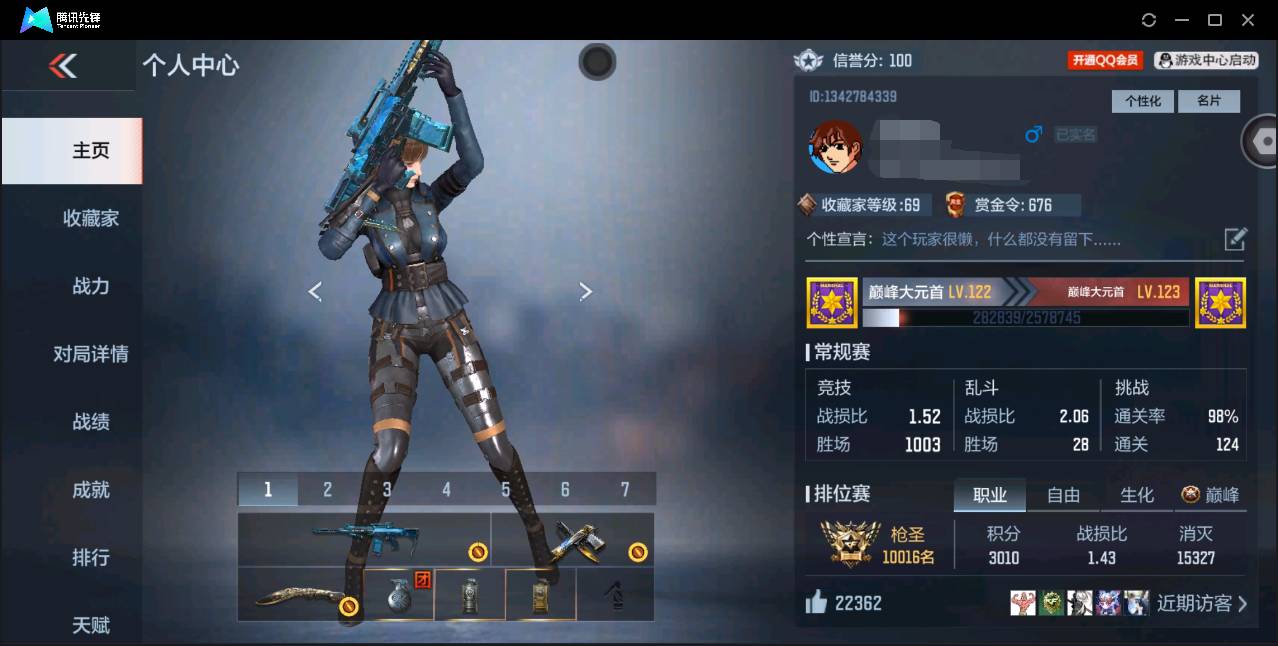This screenshot has height=646, width=1278.
Task: Open the 近期访客 recent visitors list
Action: coord(1201,603)
